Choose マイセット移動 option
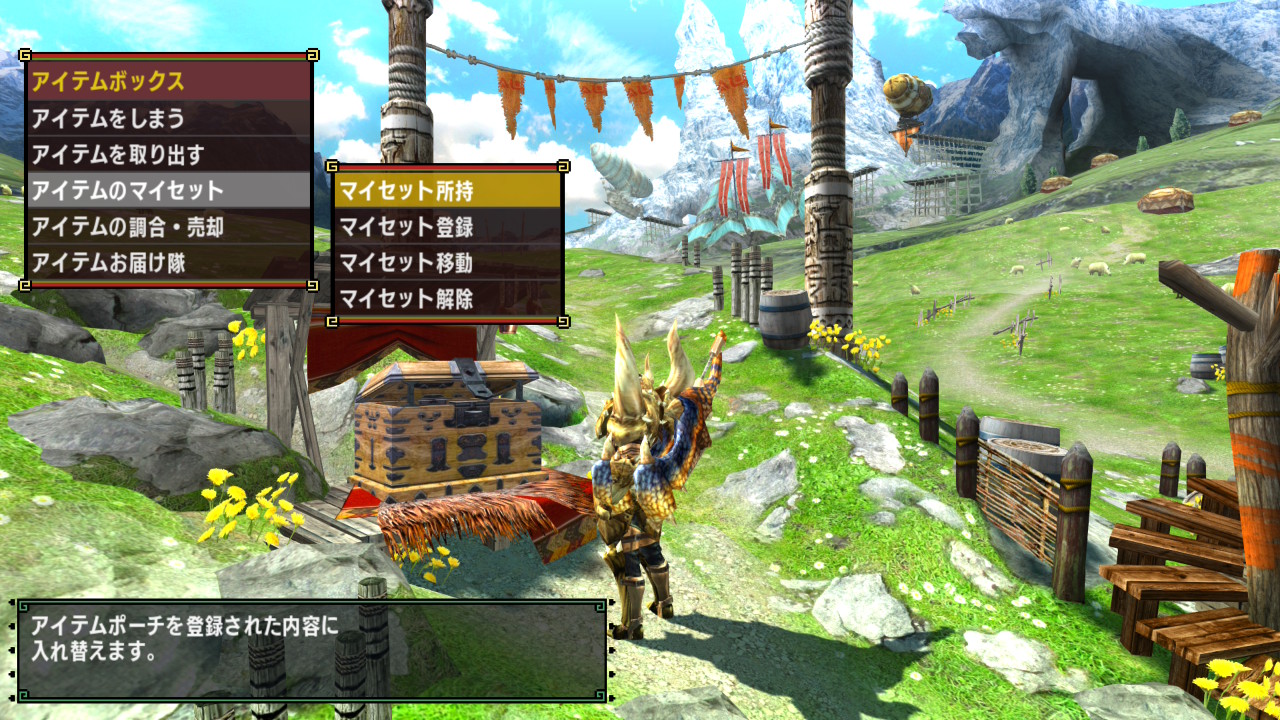1280x720 pixels. tap(446, 263)
